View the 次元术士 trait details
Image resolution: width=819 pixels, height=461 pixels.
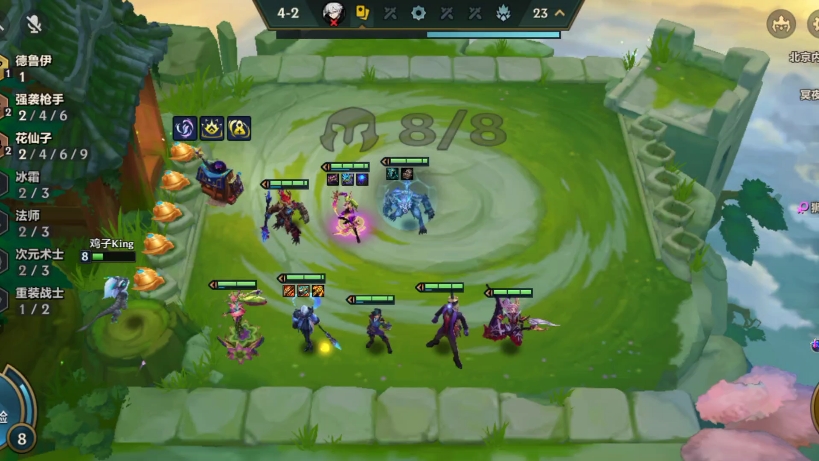pyautogui.click(x=38, y=262)
